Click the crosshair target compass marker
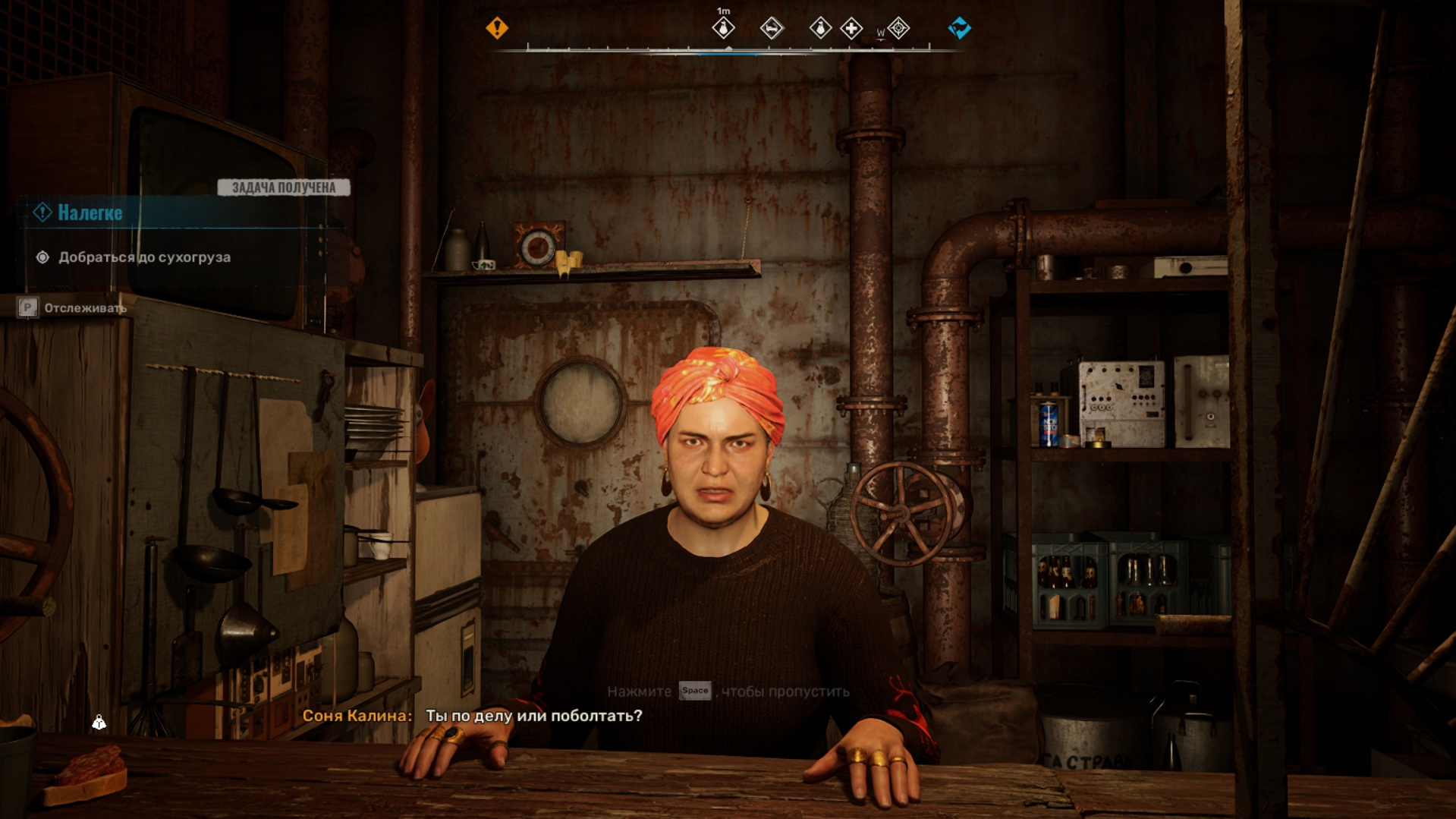Viewport: 1456px width, 819px height. 898,29
